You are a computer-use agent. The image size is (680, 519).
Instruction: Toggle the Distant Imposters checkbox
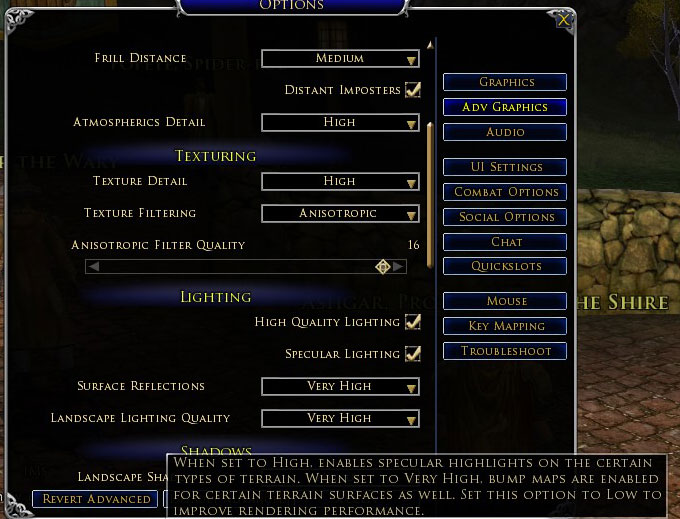[x=412, y=90]
